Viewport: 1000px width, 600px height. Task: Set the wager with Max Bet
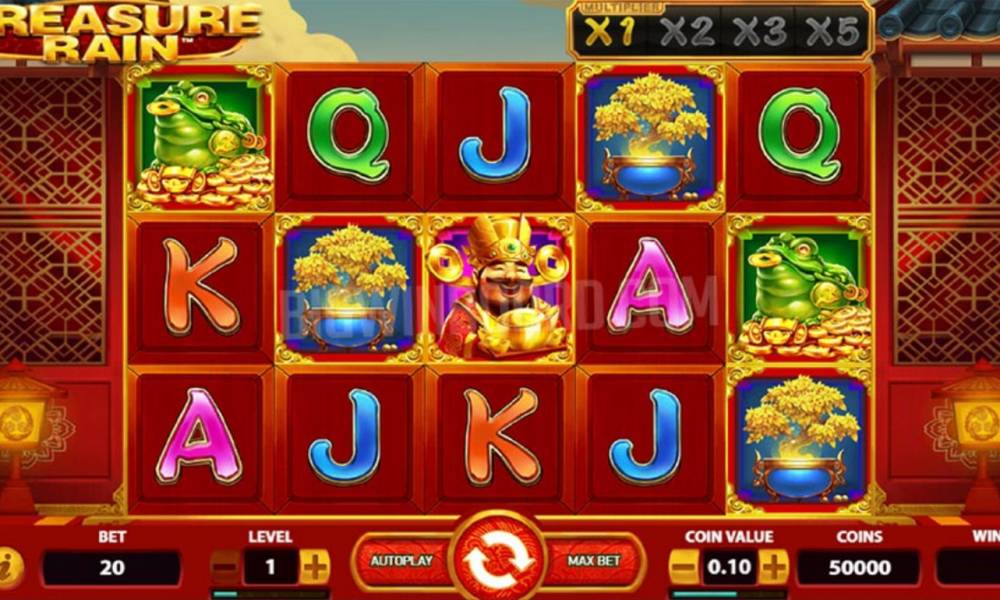click(595, 561)
